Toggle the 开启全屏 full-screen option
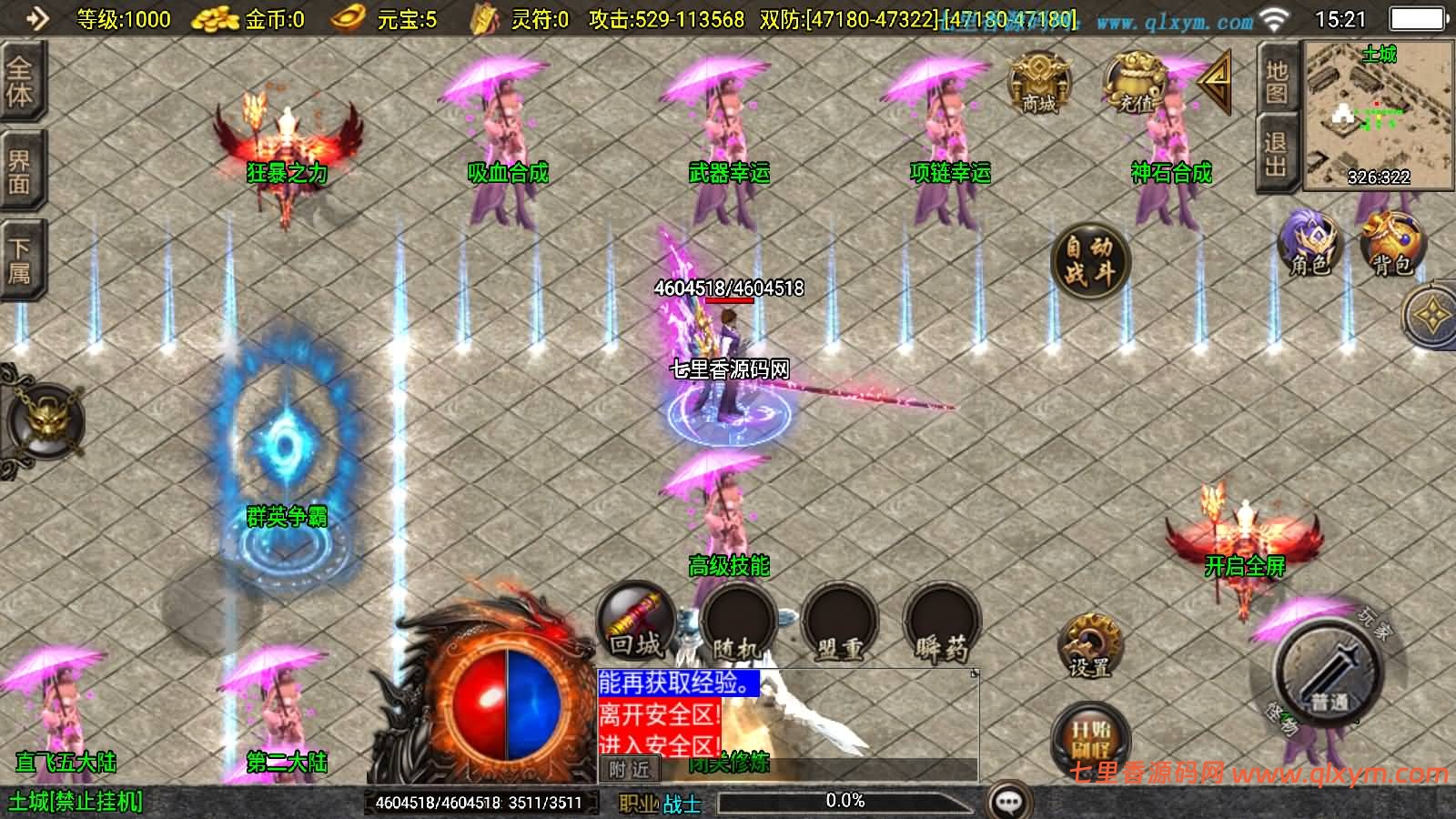The image size is (1456, 819). click(x=1245, y=564)
